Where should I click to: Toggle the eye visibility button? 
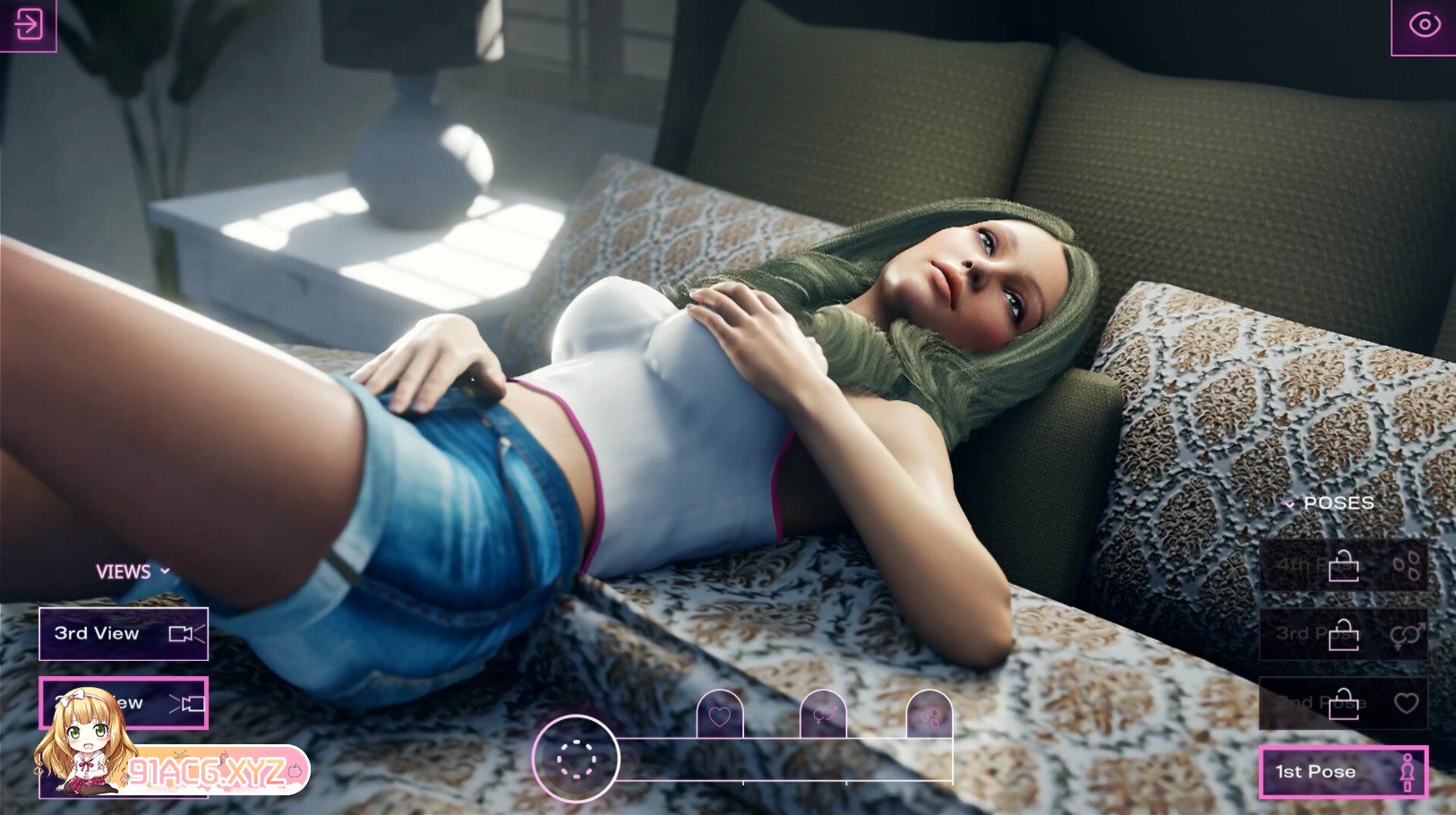[1424, 25]
